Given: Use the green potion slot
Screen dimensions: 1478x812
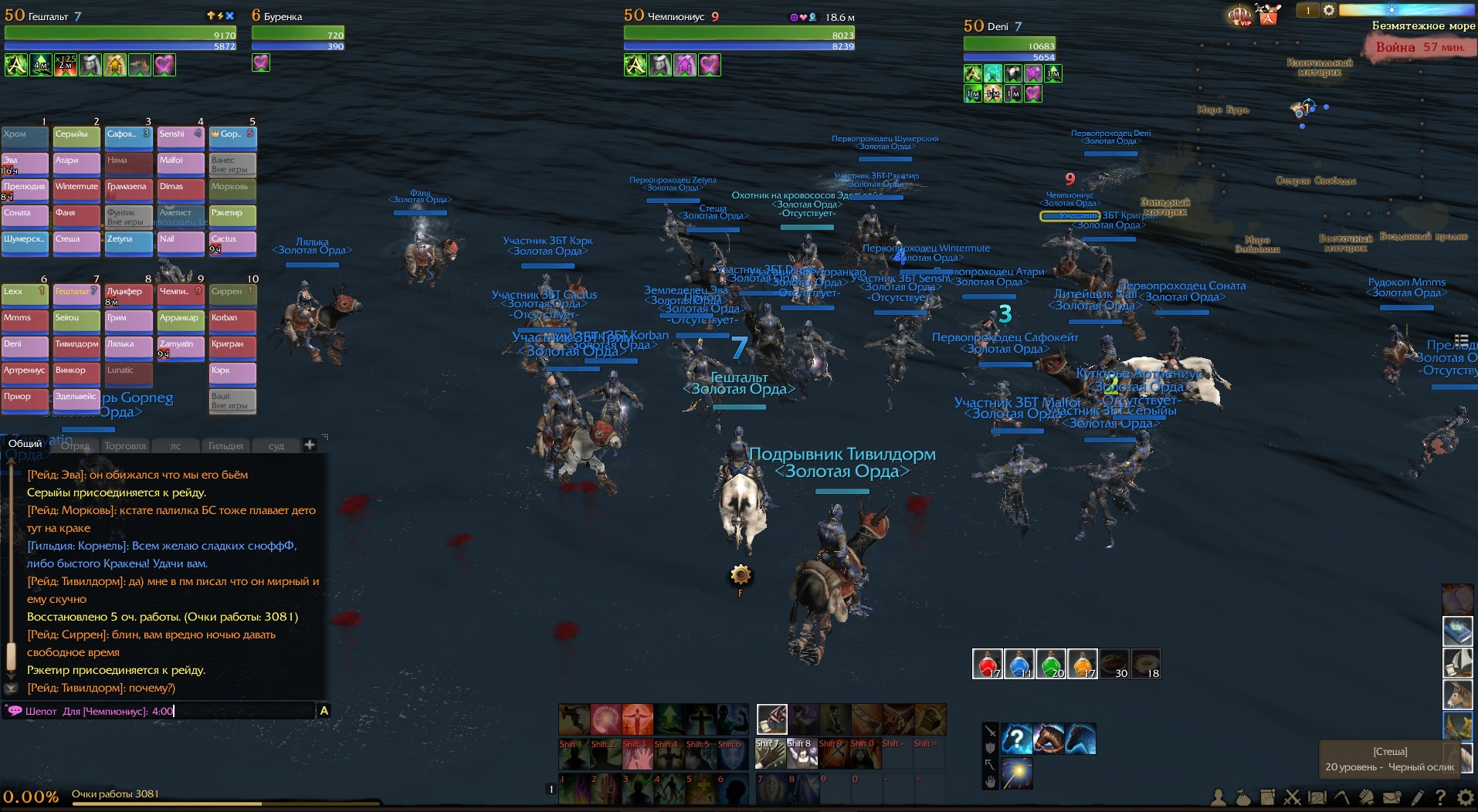Looking at the screenshot, I should click(1051, 664).
